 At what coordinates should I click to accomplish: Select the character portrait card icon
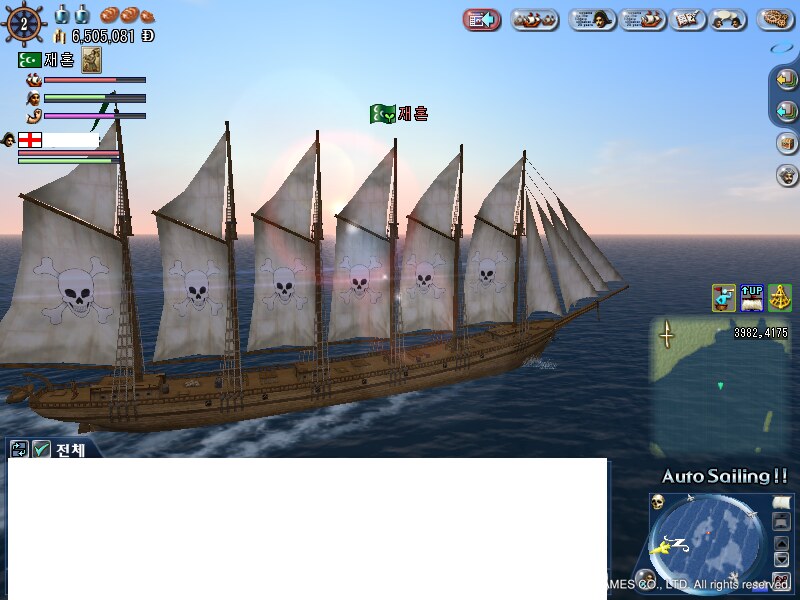[x=91, y=60]
